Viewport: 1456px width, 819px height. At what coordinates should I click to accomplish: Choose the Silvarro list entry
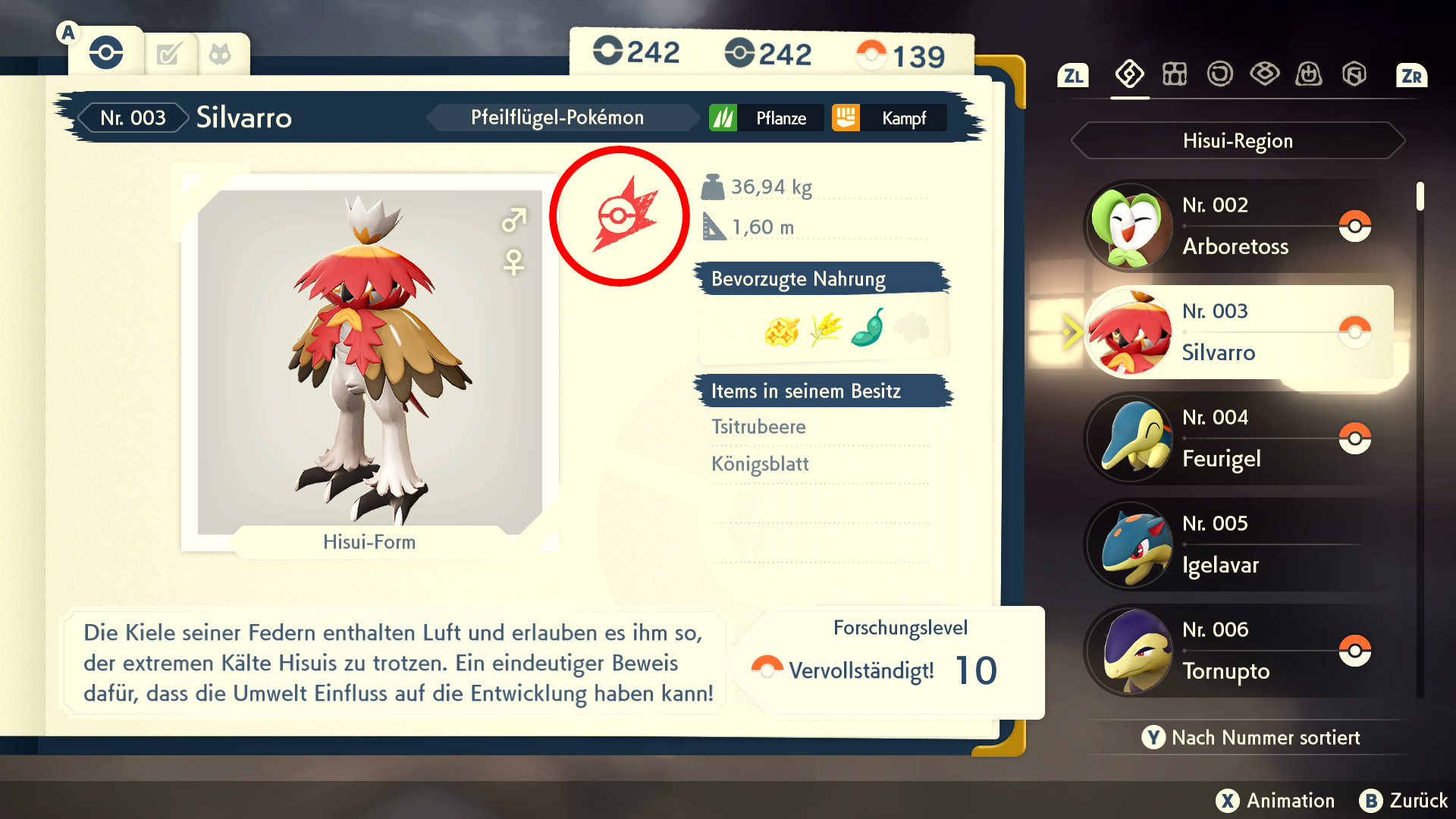tap(1236, 333)
